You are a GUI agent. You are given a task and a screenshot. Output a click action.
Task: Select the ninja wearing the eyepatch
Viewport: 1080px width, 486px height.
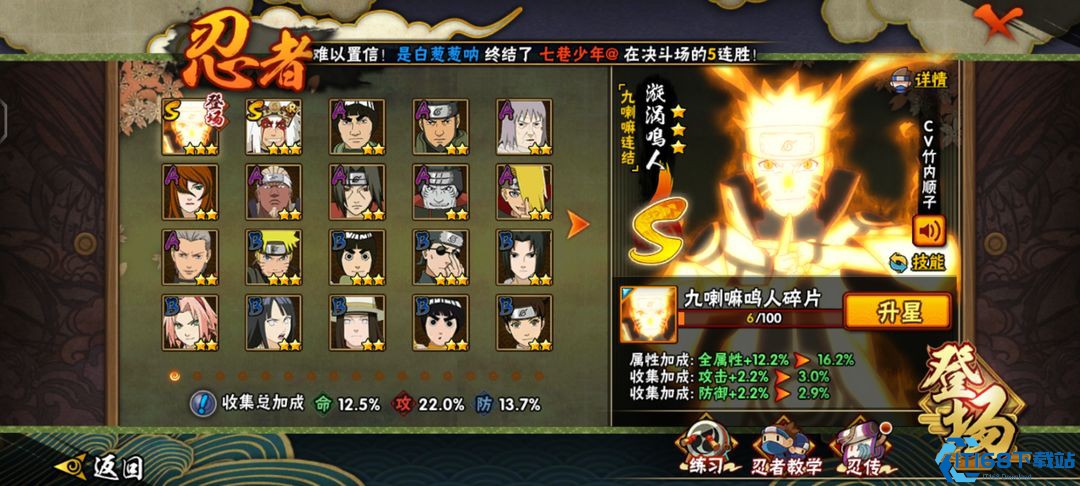pyautogui.click(x=442, y=257)
